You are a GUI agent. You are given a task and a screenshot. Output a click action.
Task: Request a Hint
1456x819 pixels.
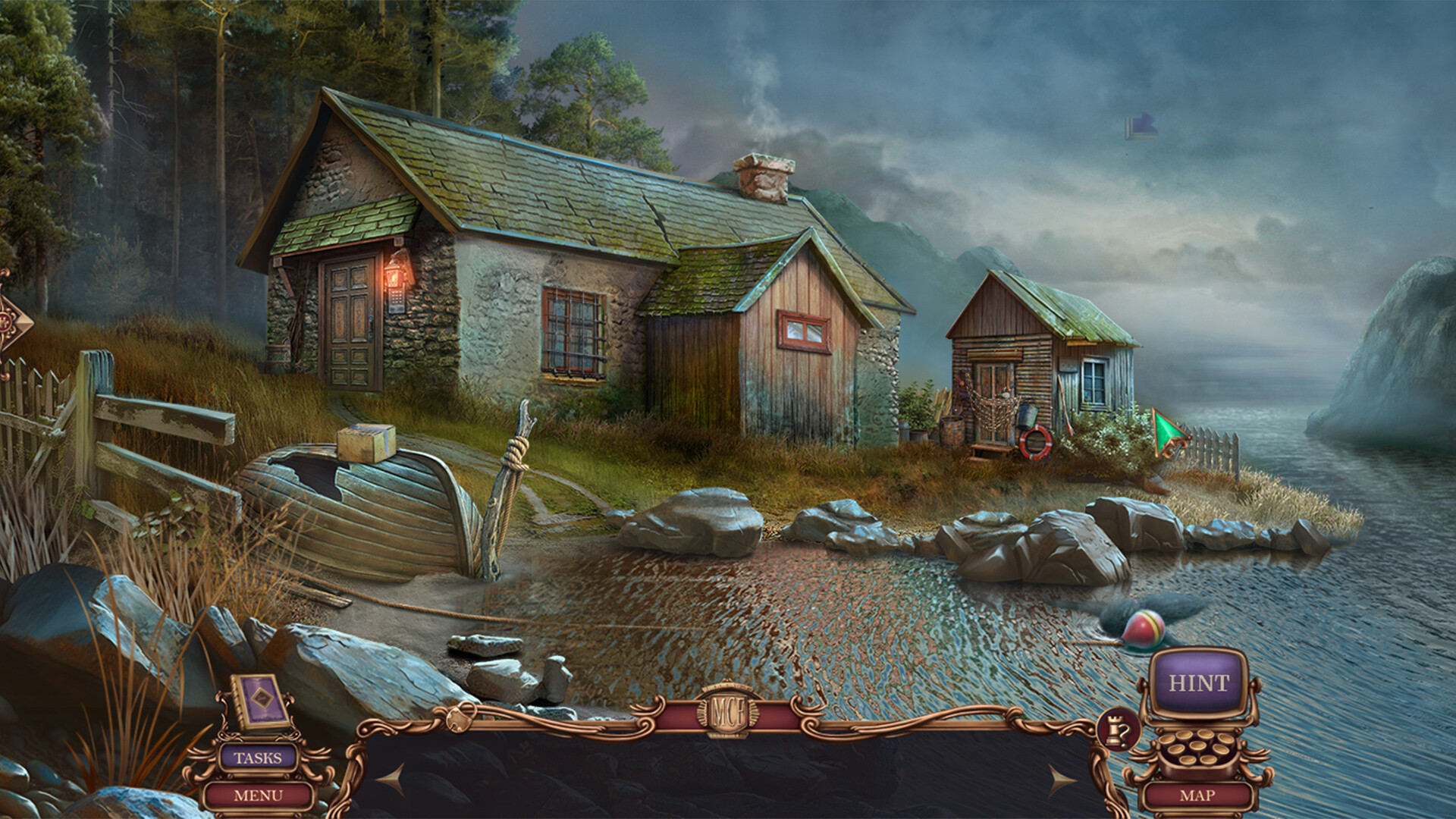coord(1200,683)
